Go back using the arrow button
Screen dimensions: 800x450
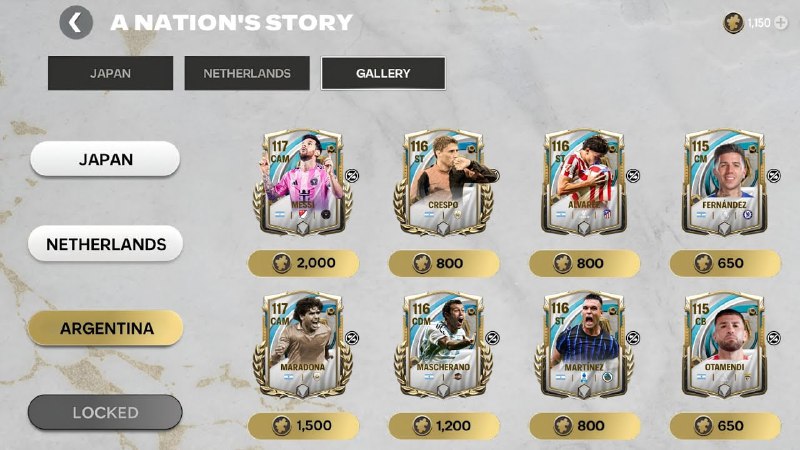pos(76,22)
